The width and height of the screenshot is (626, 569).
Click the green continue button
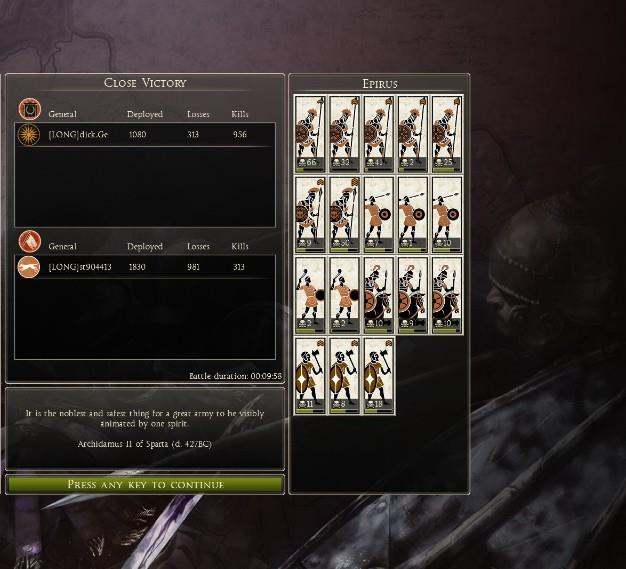(x=145, y=485)
